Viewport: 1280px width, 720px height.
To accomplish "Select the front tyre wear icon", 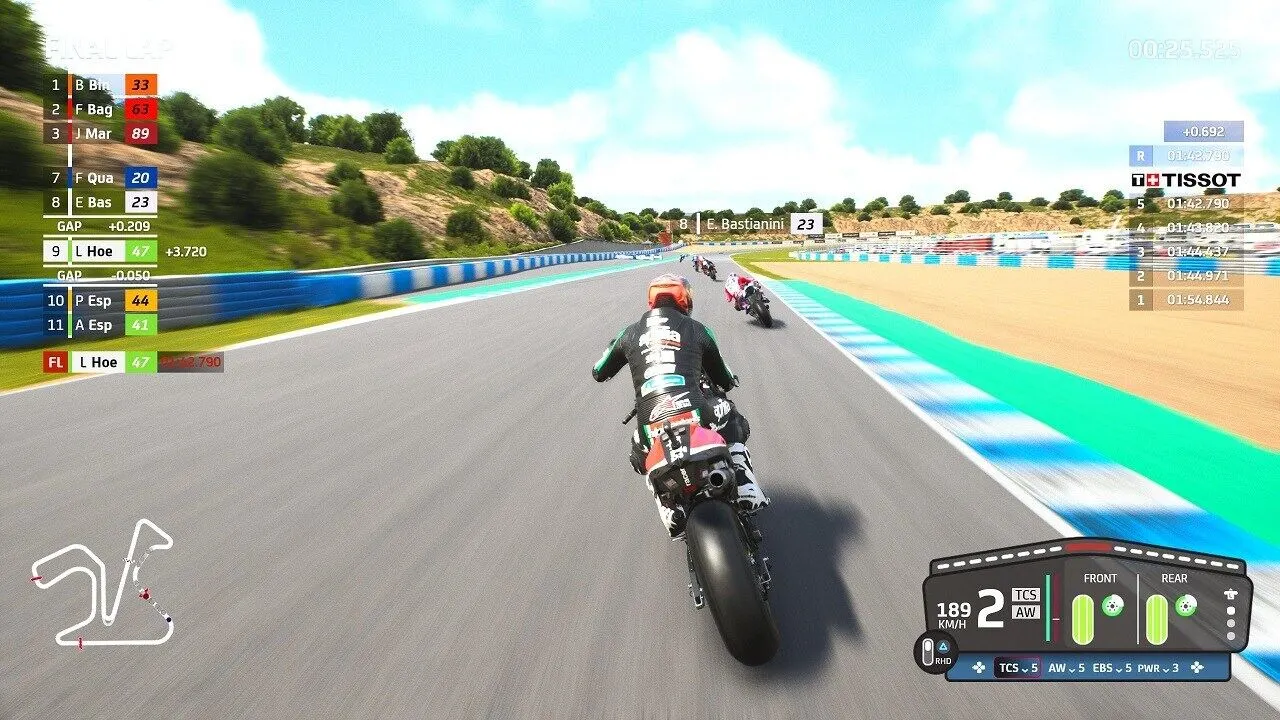I will (1082, 617).
